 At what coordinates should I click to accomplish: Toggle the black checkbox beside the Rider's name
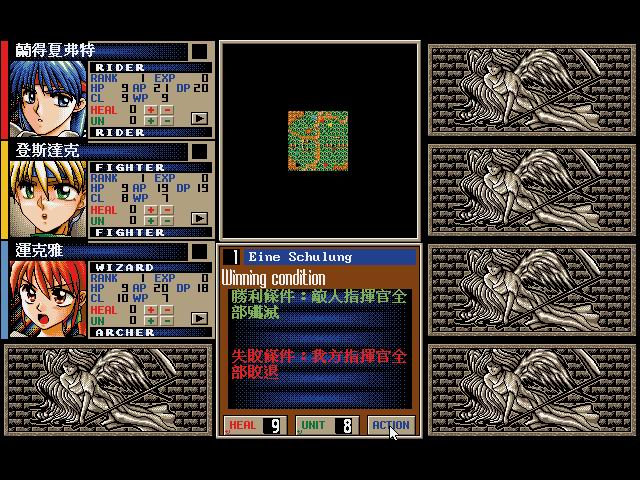click(x=200, y=51)
